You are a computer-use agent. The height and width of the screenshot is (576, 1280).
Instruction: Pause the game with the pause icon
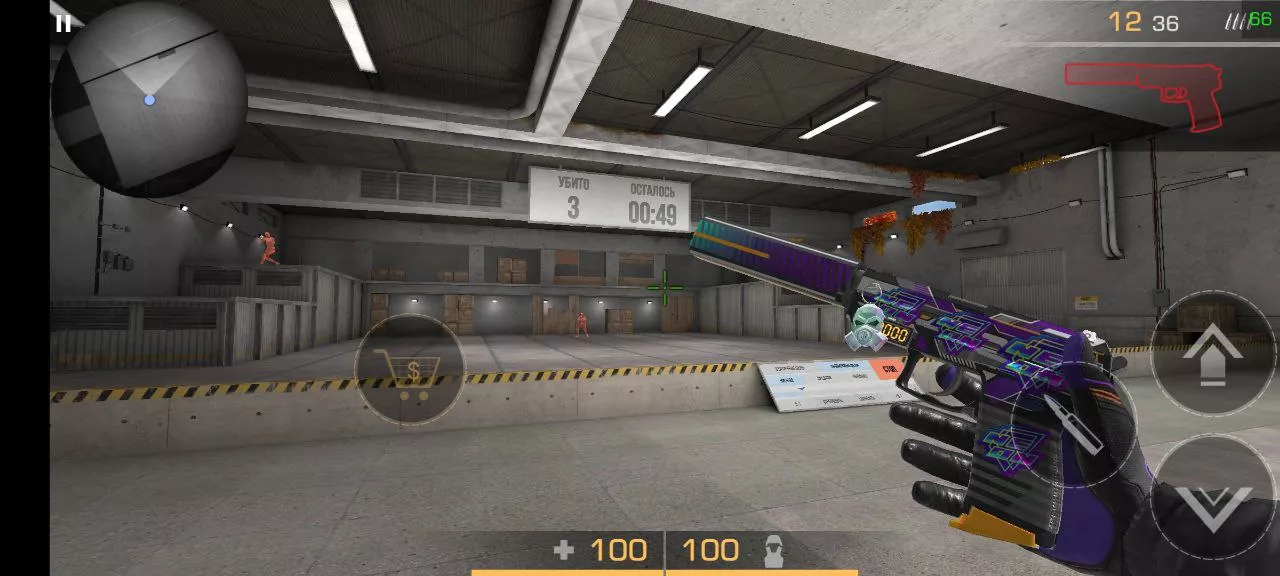pos(63,23)
